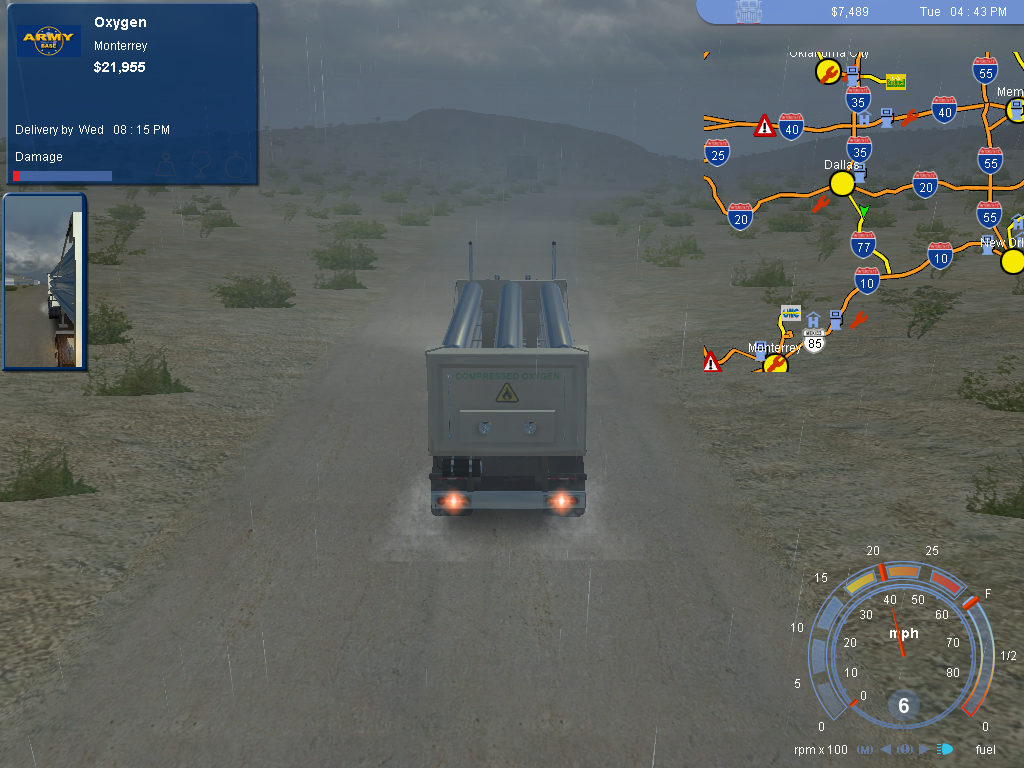
Task: Click the right turn signal arrow
Action: click(922, 749)
